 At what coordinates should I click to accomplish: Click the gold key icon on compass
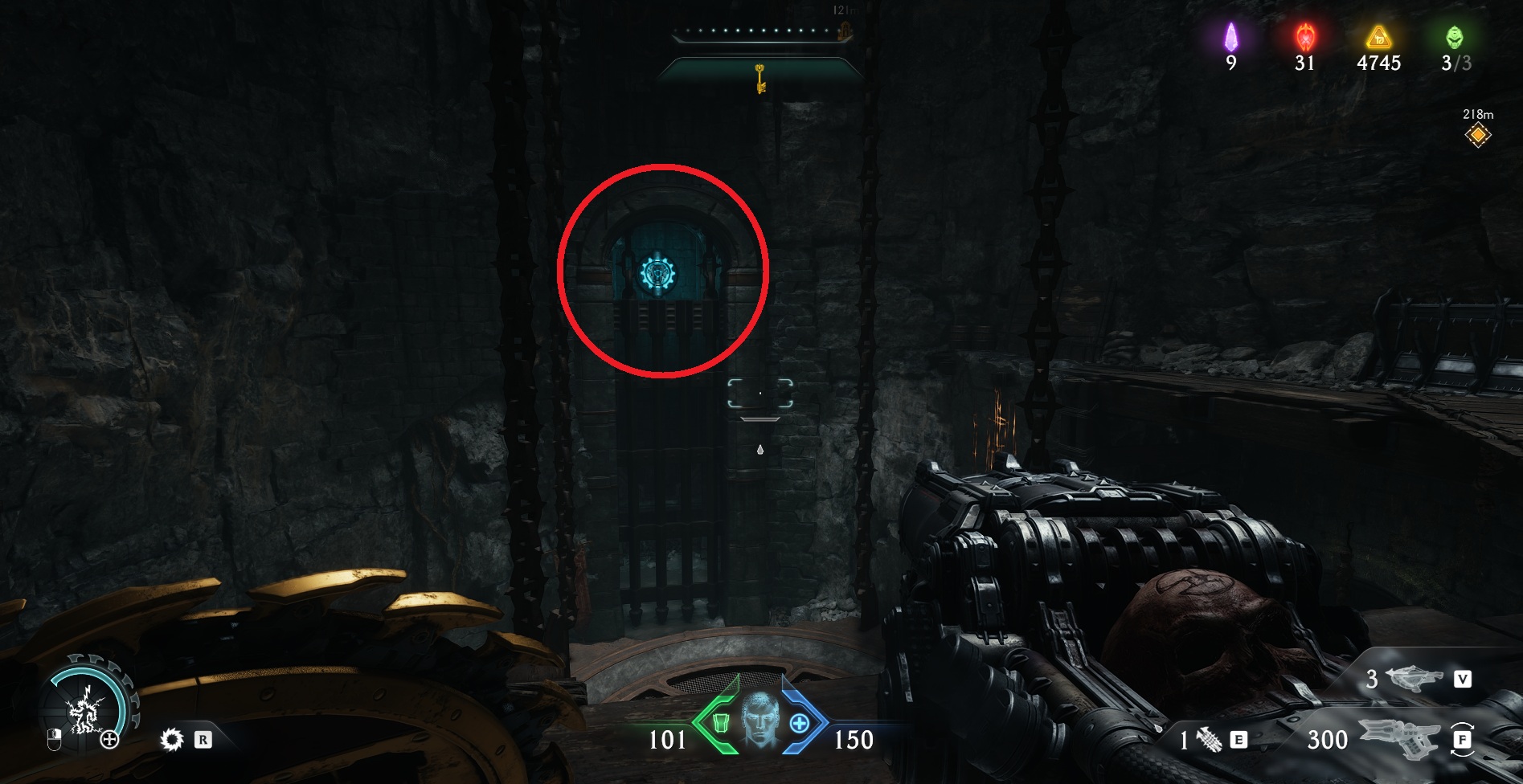[x=759, y=79]
